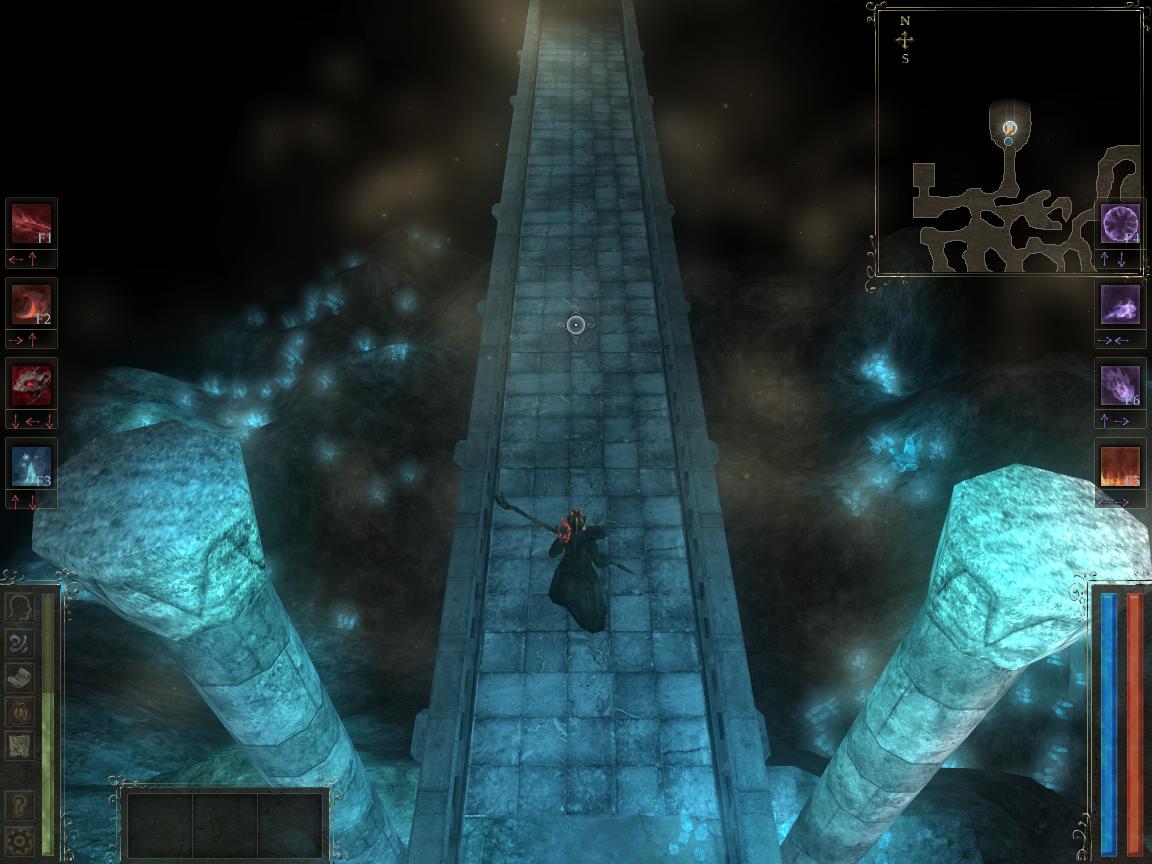The height and width of the screenshot is (864, 1152).
Task: Activate the fire wall spell icon
Action: pos(1120,466)
